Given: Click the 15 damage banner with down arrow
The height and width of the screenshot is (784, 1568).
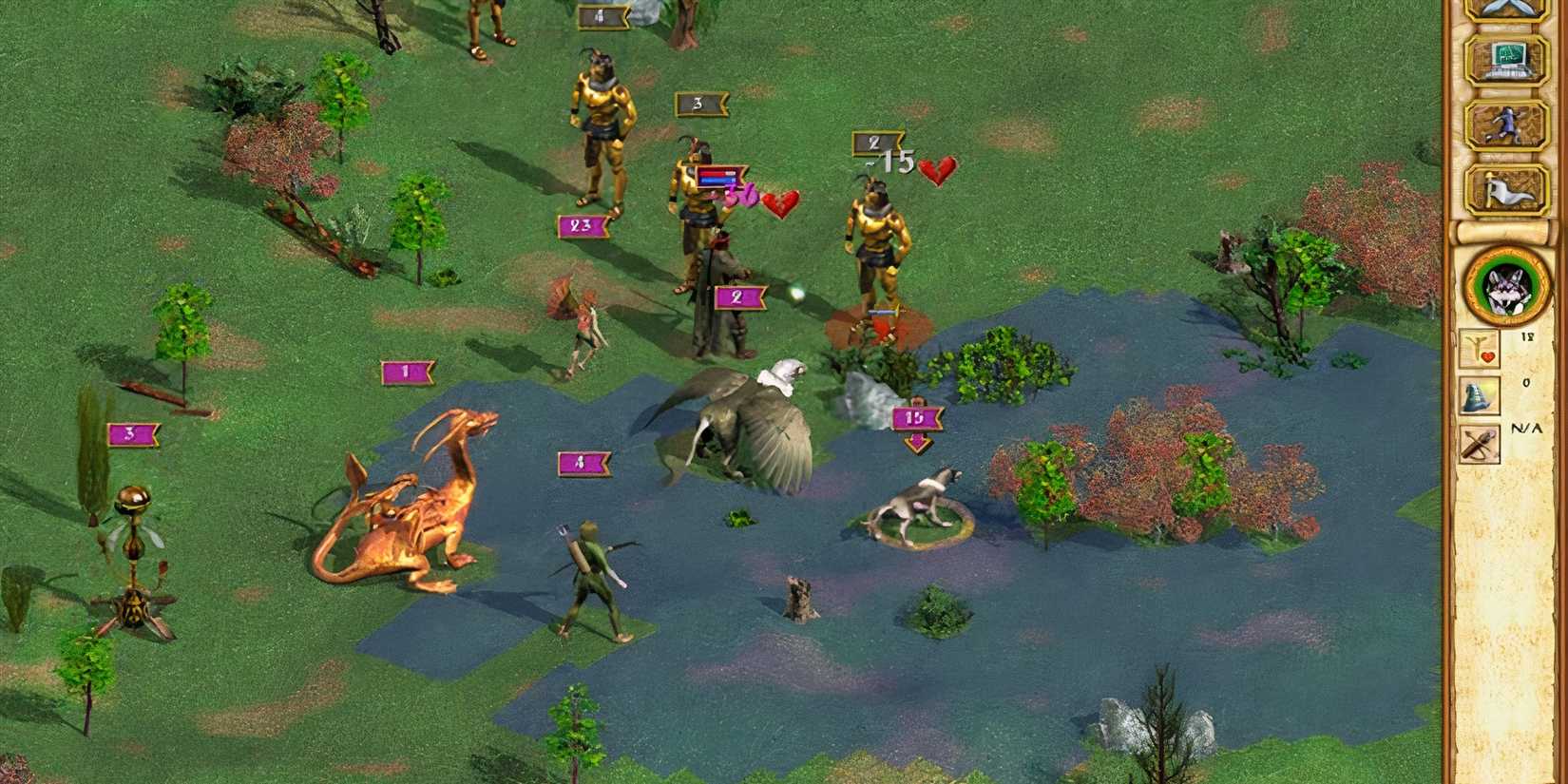Looking at the screenshot, I should tap(914, 416).
